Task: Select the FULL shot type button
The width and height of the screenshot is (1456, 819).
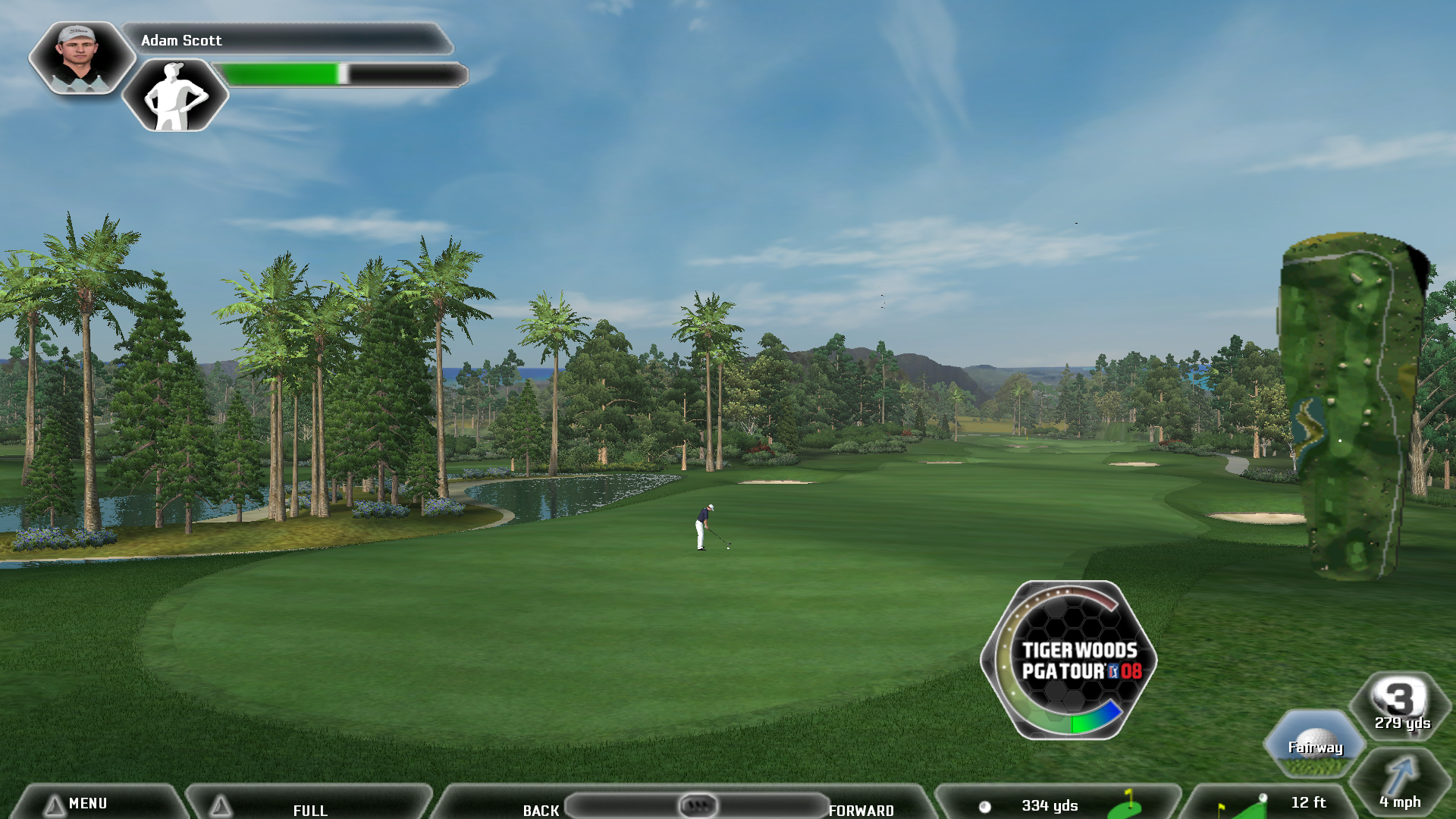Action: [309, 808]
